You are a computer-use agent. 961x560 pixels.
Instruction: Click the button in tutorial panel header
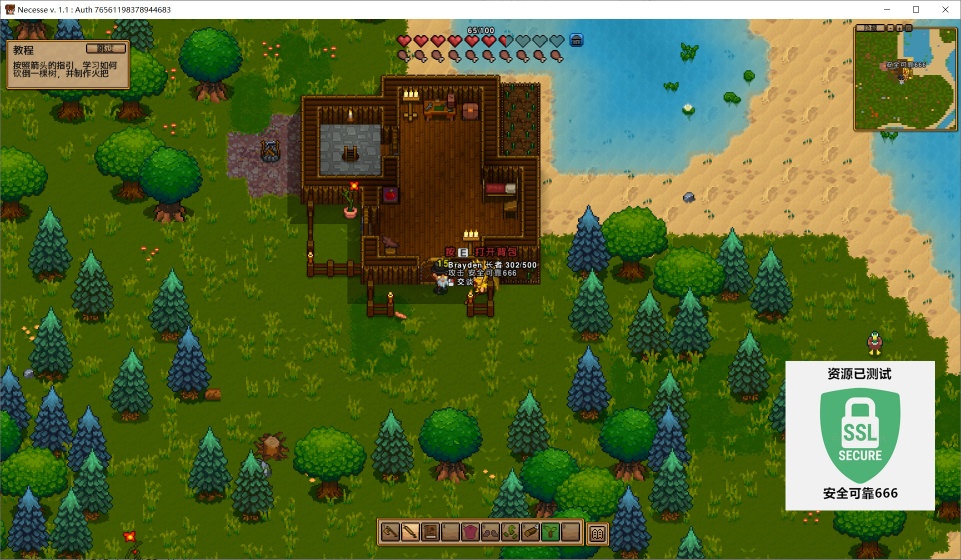tap(104, 48)
